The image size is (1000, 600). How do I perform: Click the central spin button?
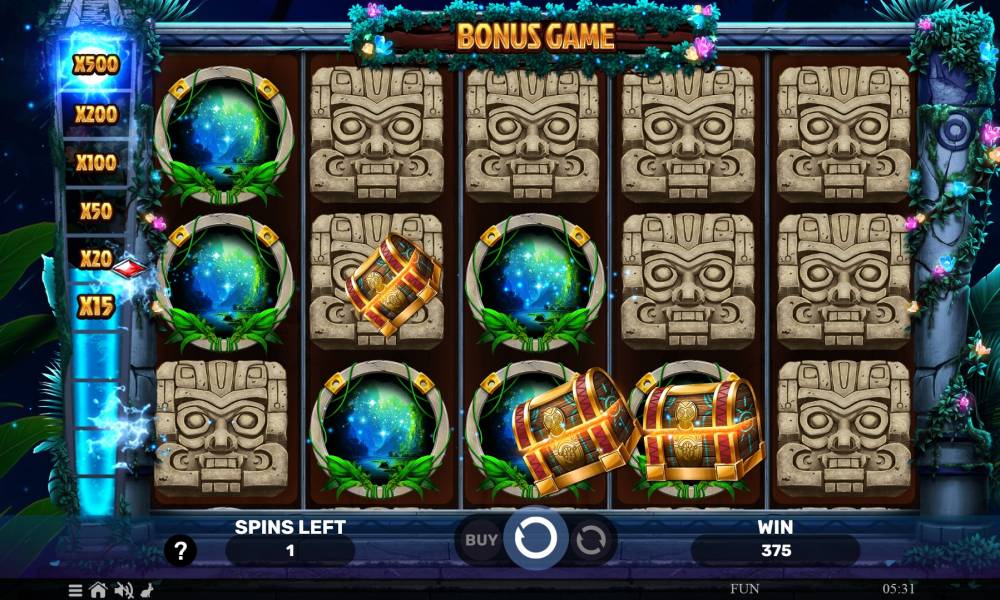[535, 540]
